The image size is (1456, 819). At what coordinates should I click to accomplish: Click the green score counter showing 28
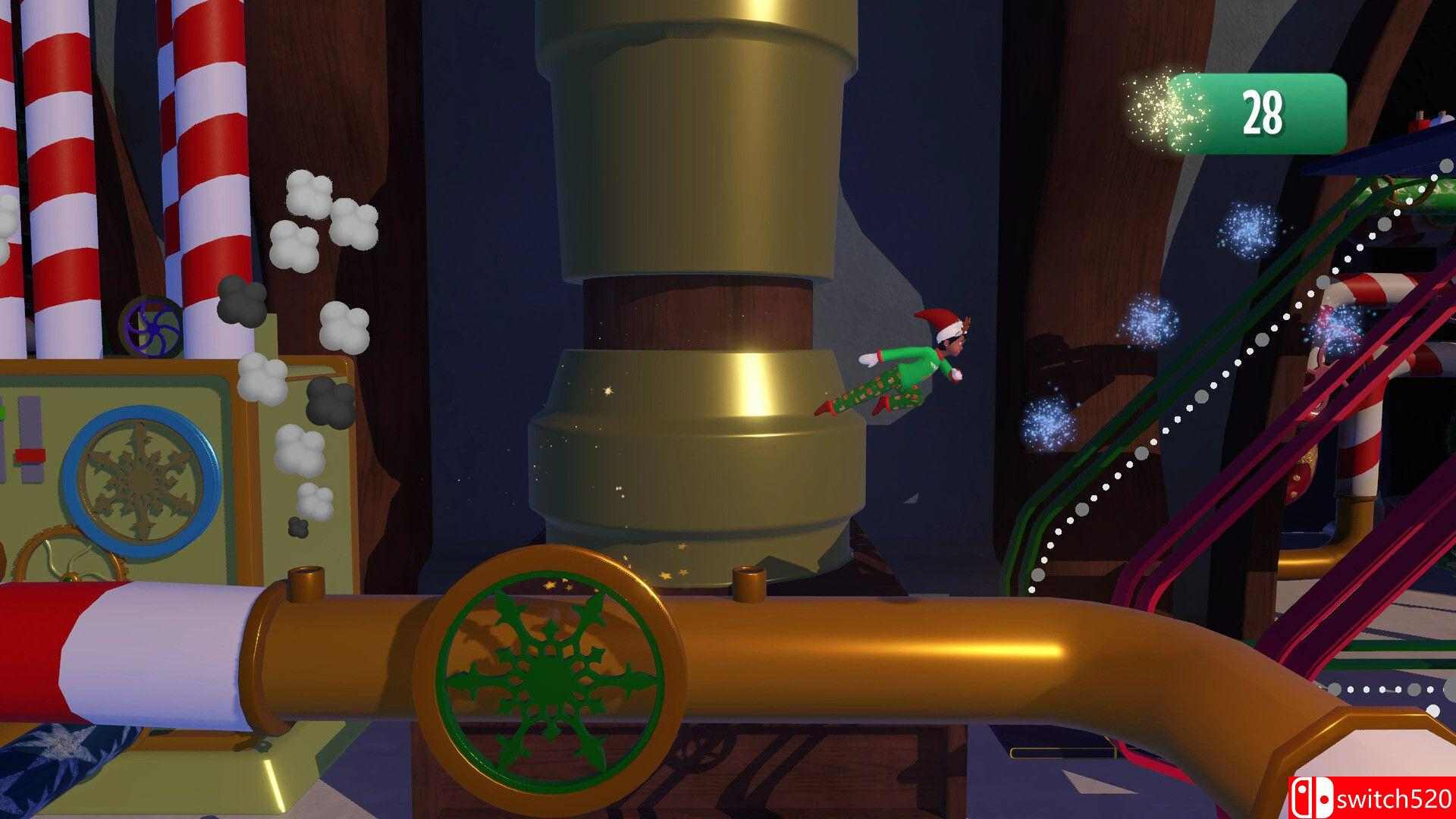click(x=1260, y=111)
